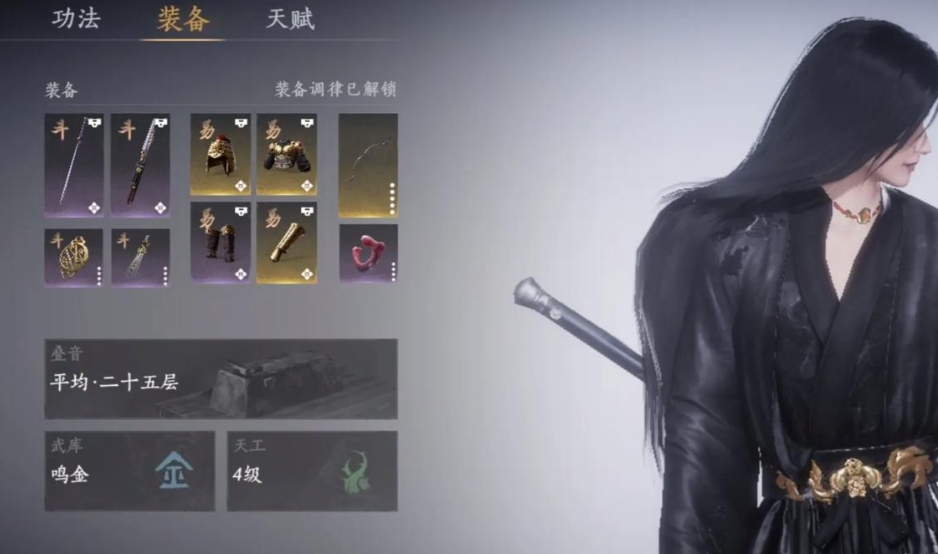The width and height of the screenshot is (938, 554).
Task: Open the 武库 鸣金 panel
Action: pyautogui.click(x=129, y=471)
